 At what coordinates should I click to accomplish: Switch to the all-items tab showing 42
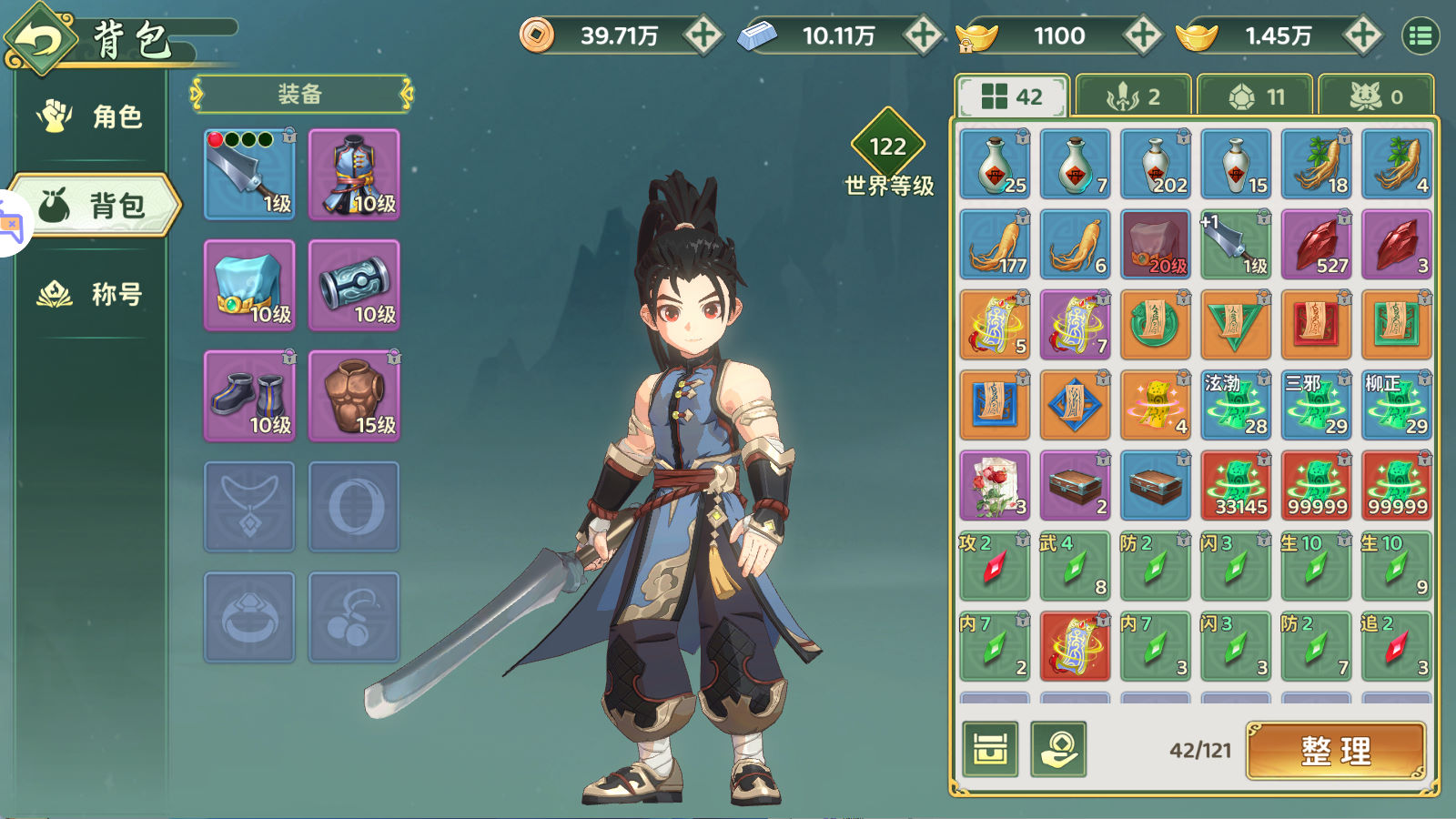point(1012,96)
